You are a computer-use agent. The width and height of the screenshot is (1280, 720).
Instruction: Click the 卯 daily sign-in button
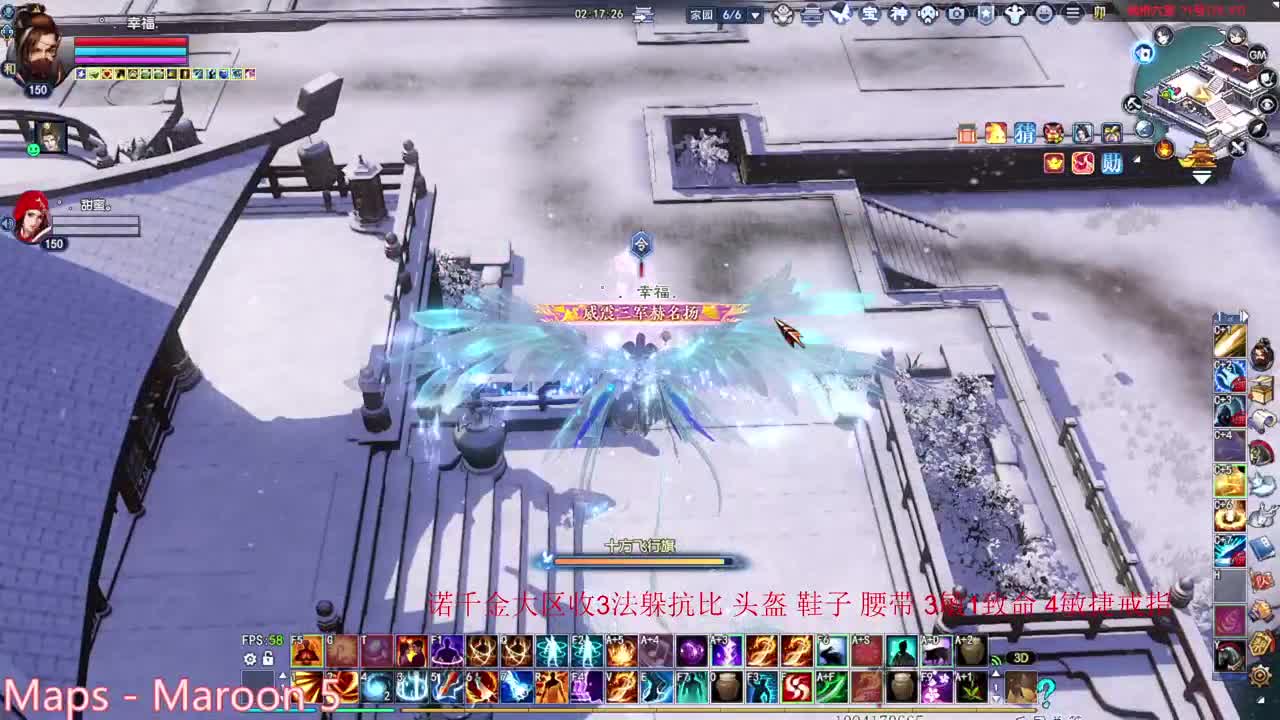[x=1100, y=13]
